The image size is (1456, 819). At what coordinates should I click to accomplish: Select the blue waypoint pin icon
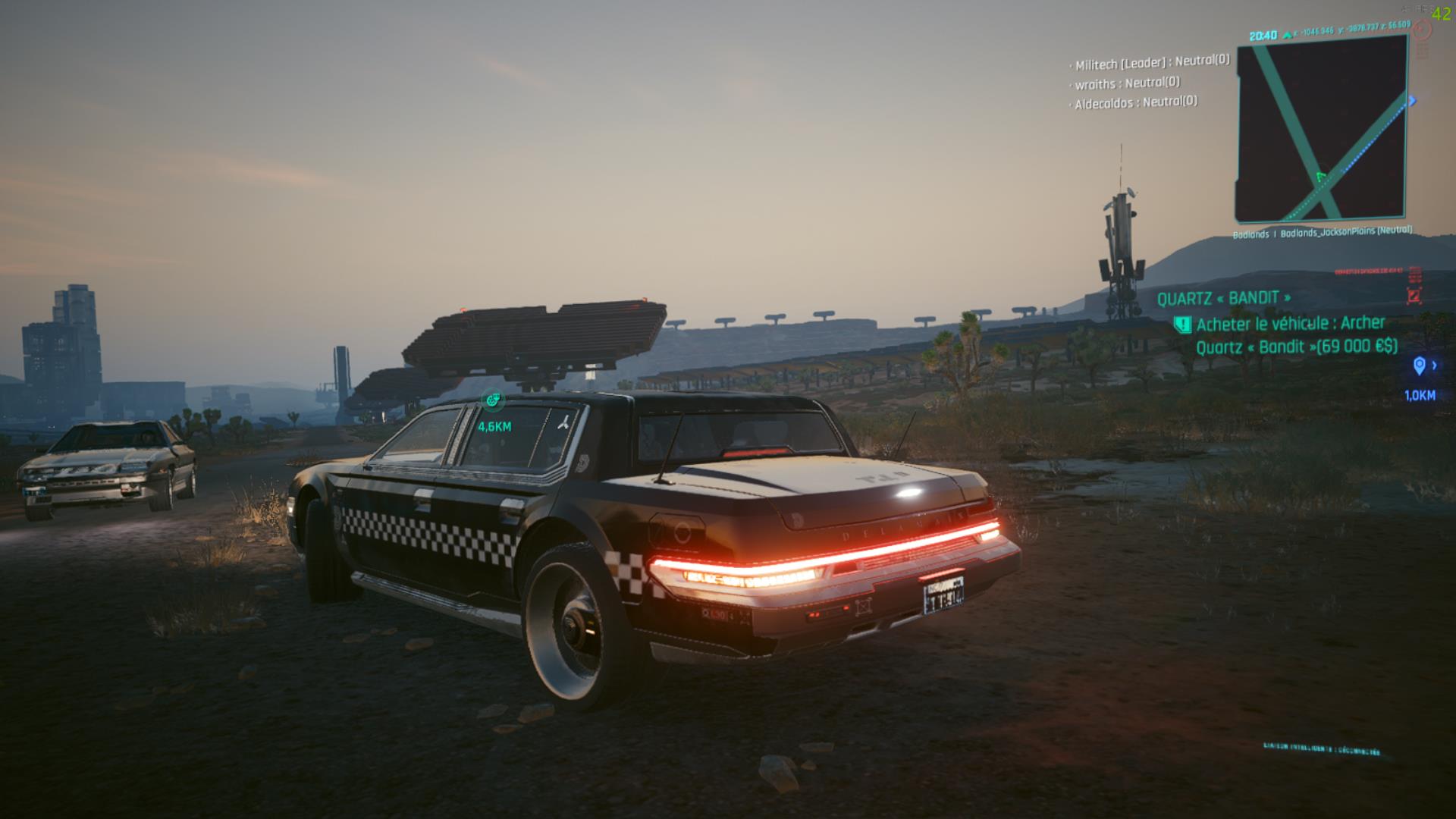tap(1420, 367)
